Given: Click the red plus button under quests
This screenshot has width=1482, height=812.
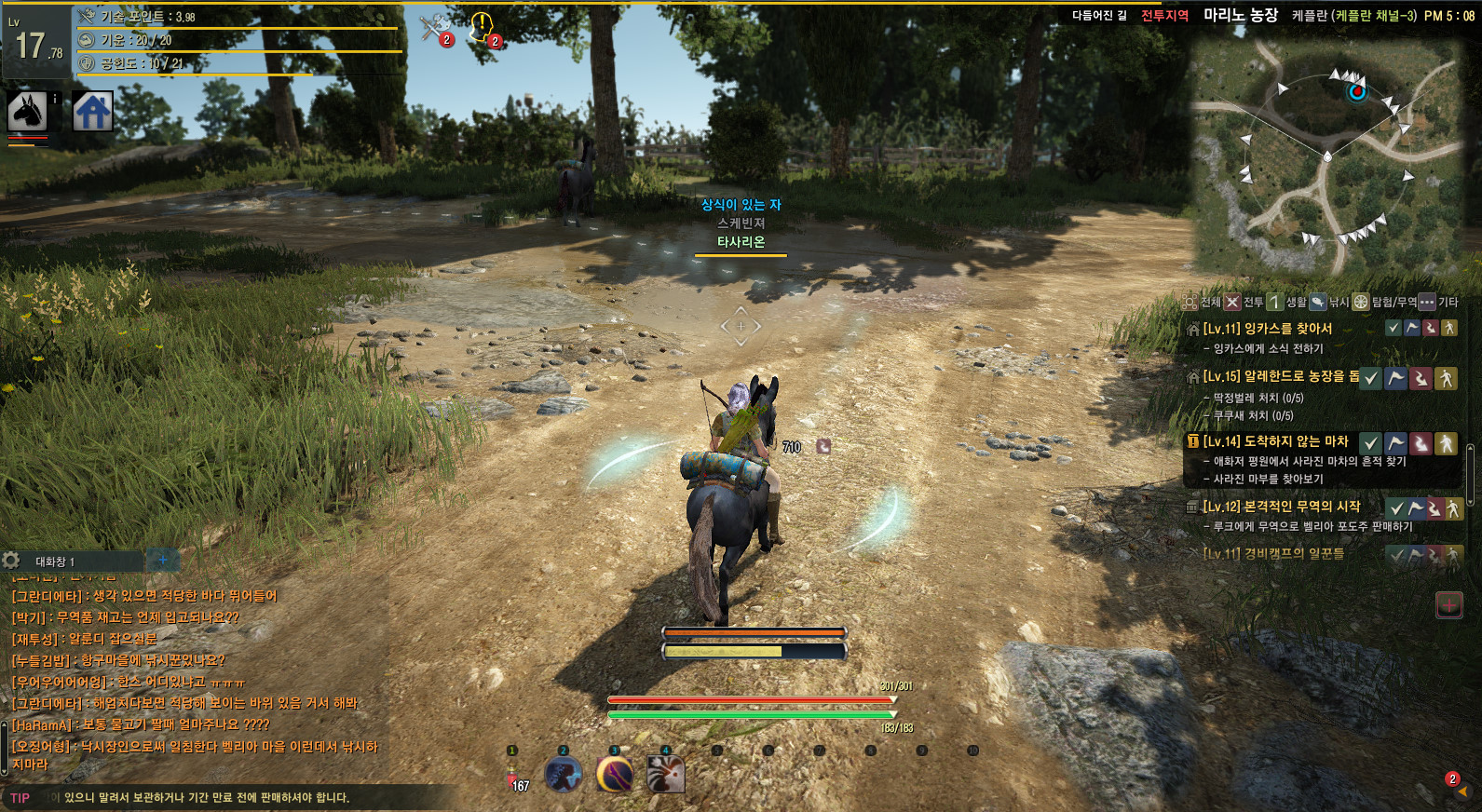Looking at the screenshot, I should click(x=1449, y=605).
